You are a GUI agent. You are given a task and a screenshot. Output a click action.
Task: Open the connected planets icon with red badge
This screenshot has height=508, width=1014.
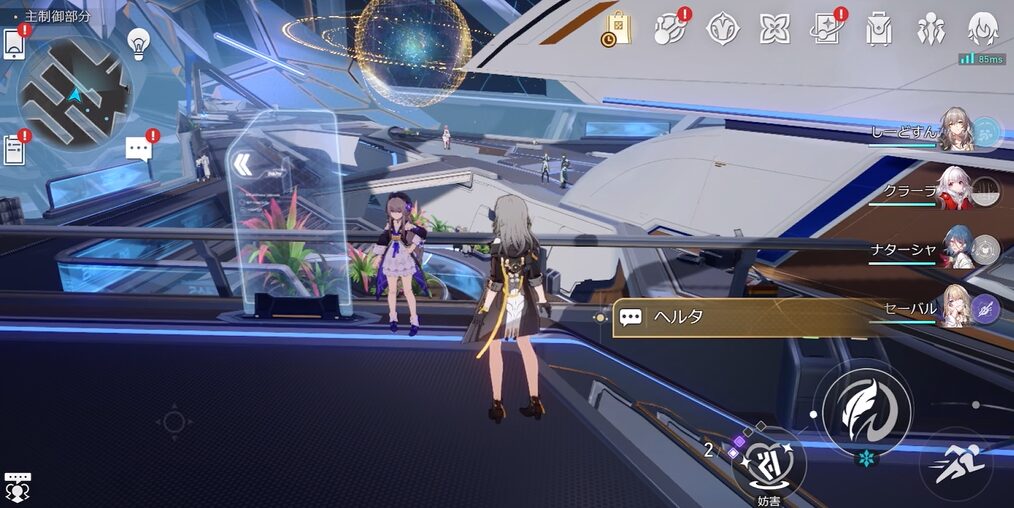tap(669, 29)
